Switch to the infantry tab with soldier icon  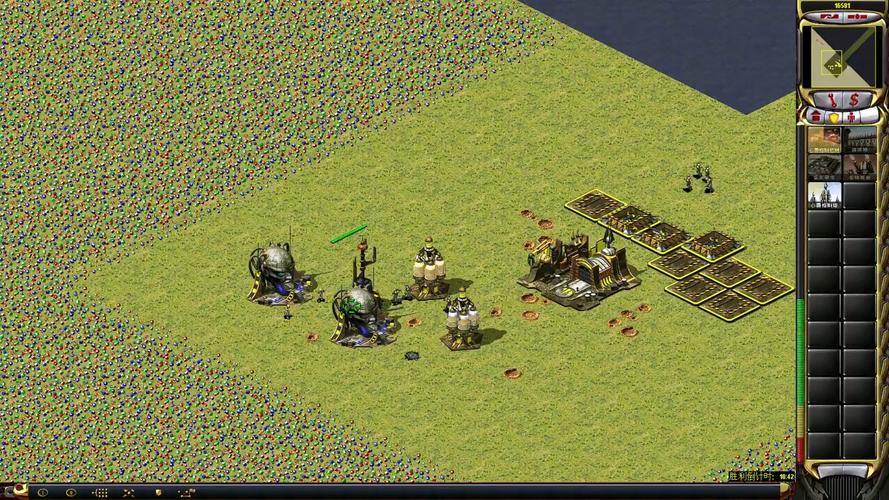point(851,116)
